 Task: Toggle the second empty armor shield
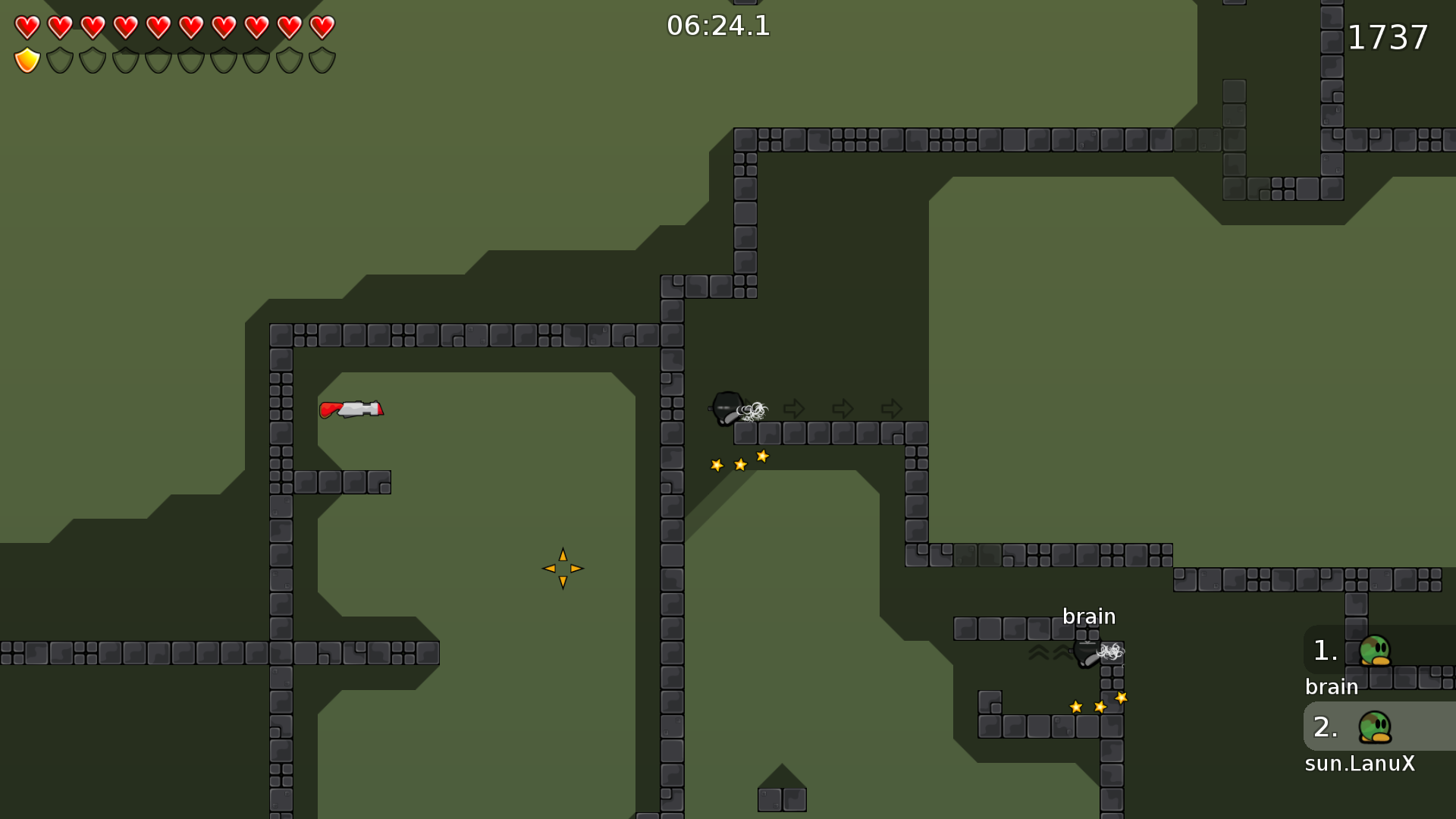click(x=58, y=59)
